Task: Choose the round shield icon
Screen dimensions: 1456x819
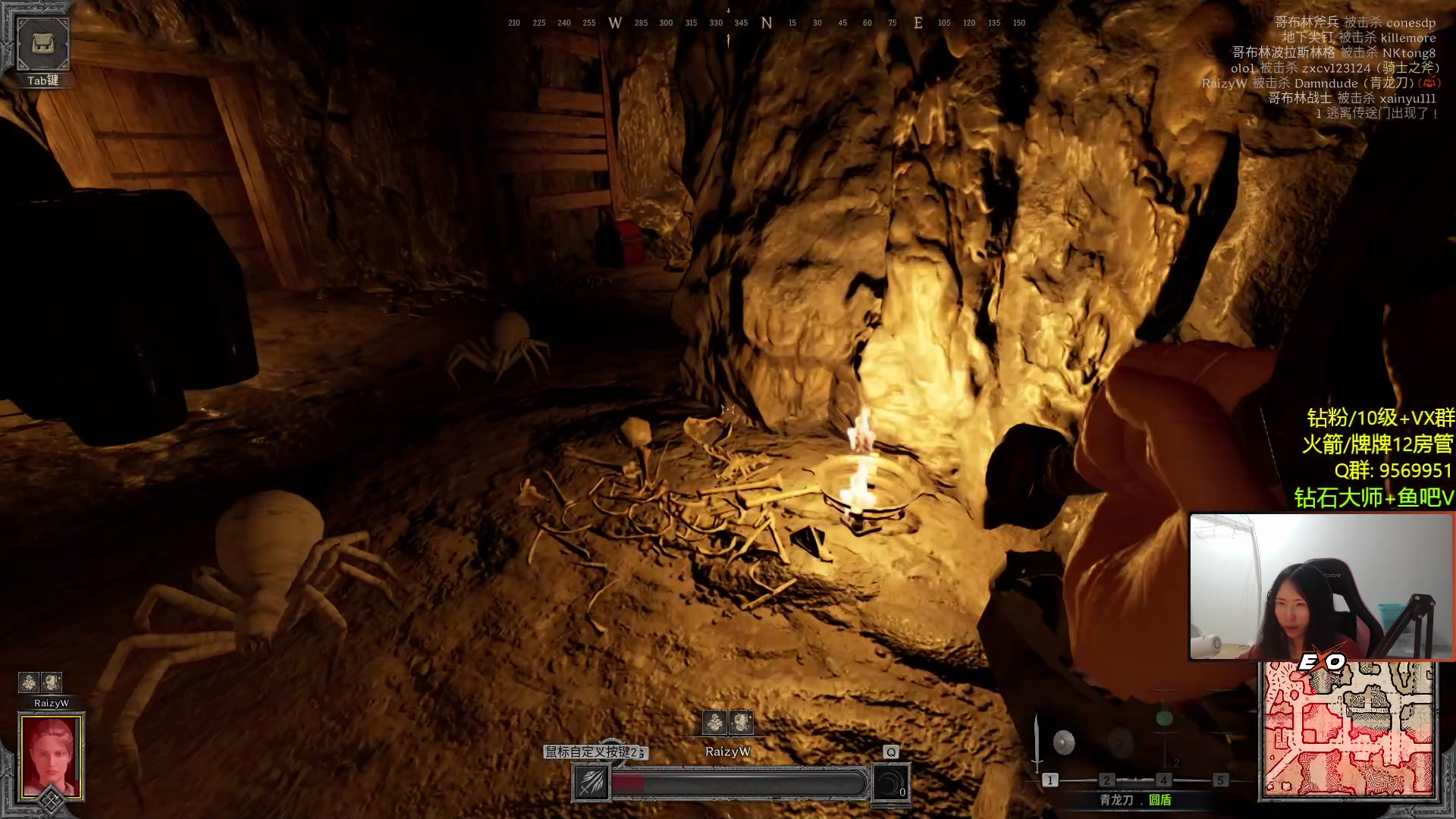Action: [x=1064, y=742]
